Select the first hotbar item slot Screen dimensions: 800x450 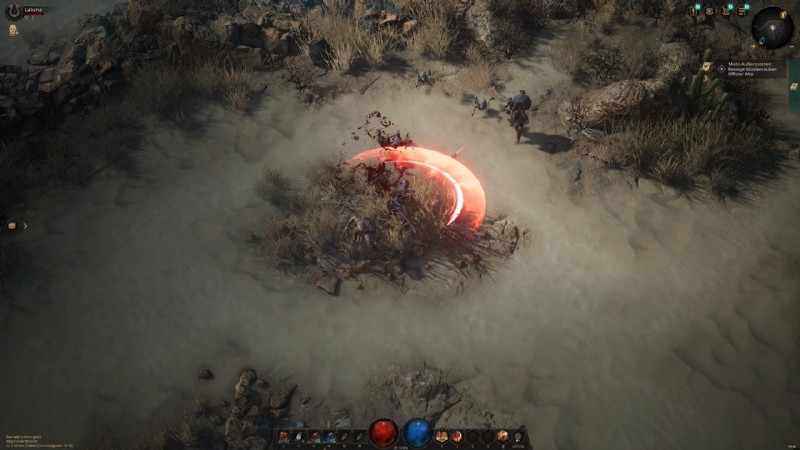[x=284, y=436]
